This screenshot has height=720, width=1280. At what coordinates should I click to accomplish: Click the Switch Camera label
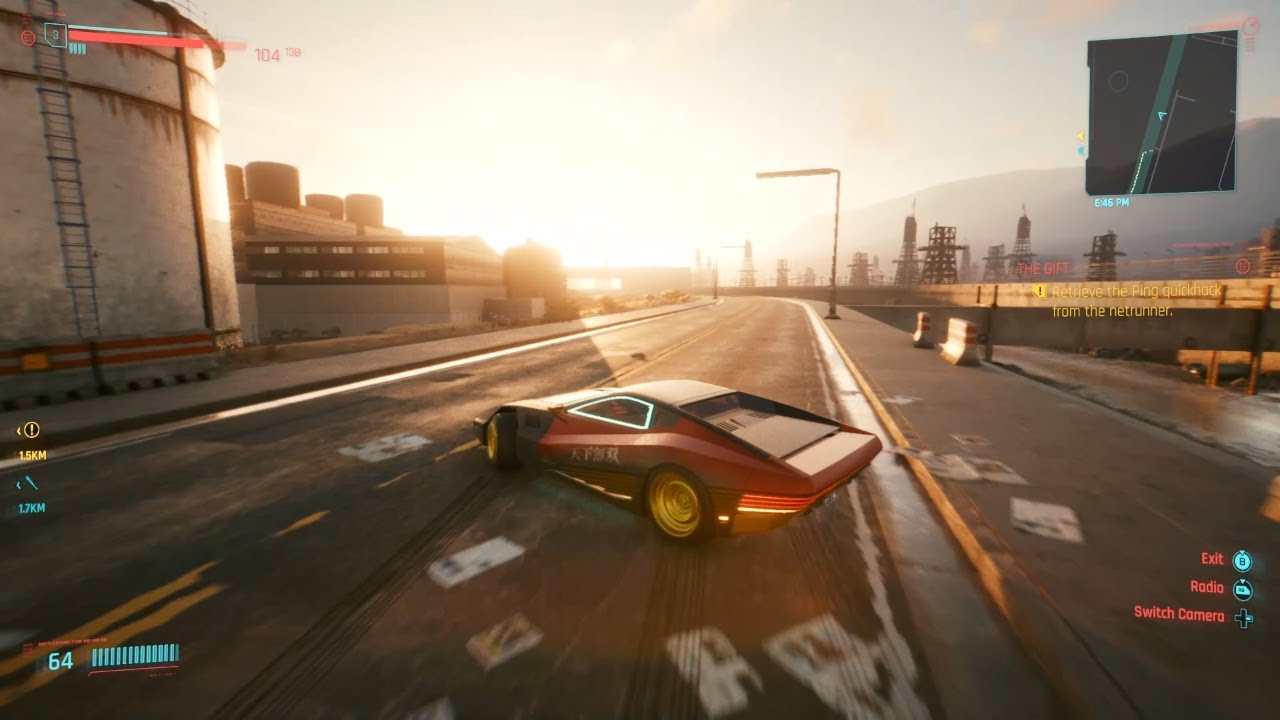pyautogui.click(x=1180, y=615)
